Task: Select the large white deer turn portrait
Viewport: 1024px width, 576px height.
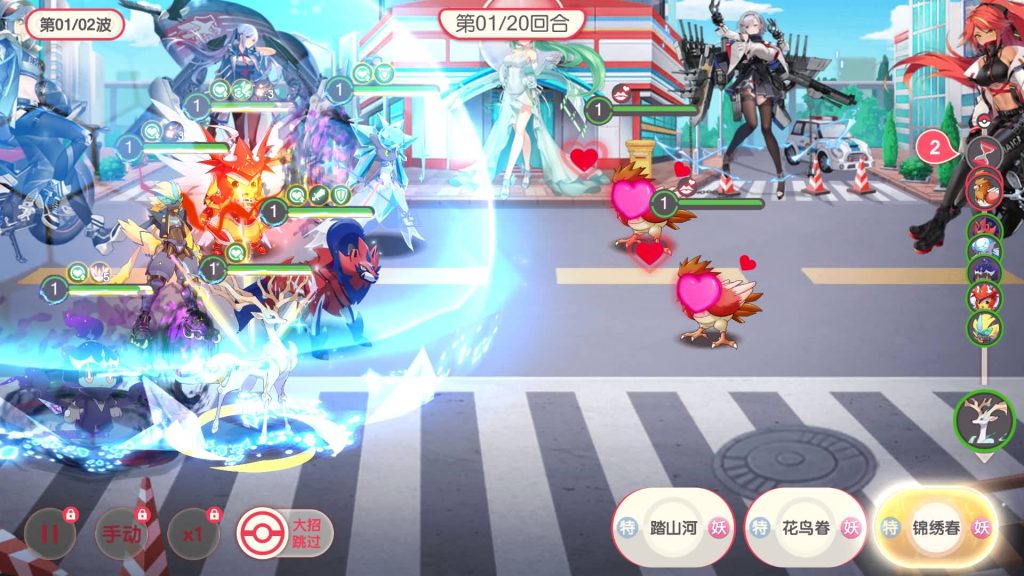Action: pos(984,420)
